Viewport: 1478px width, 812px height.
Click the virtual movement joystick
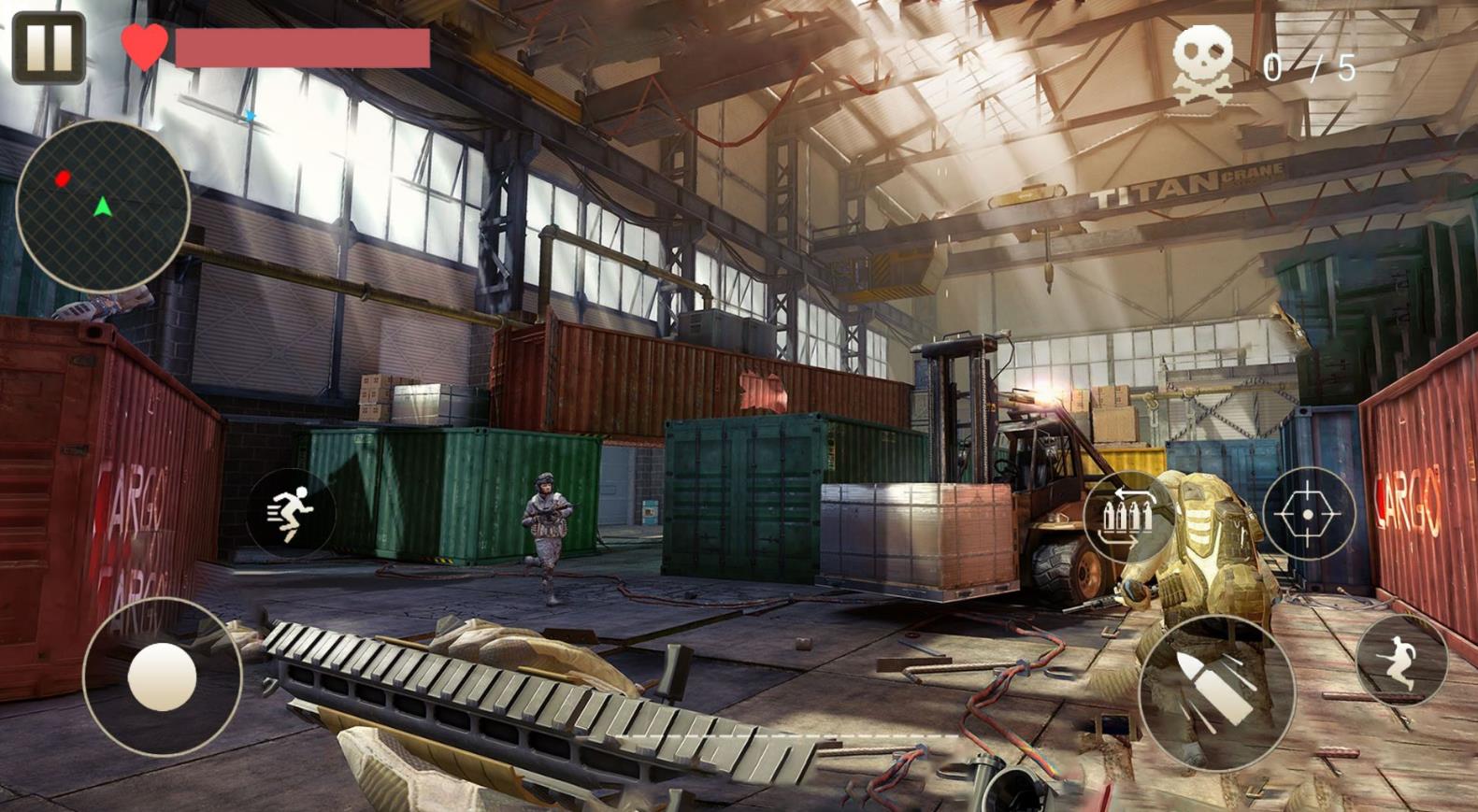[162, 677]
